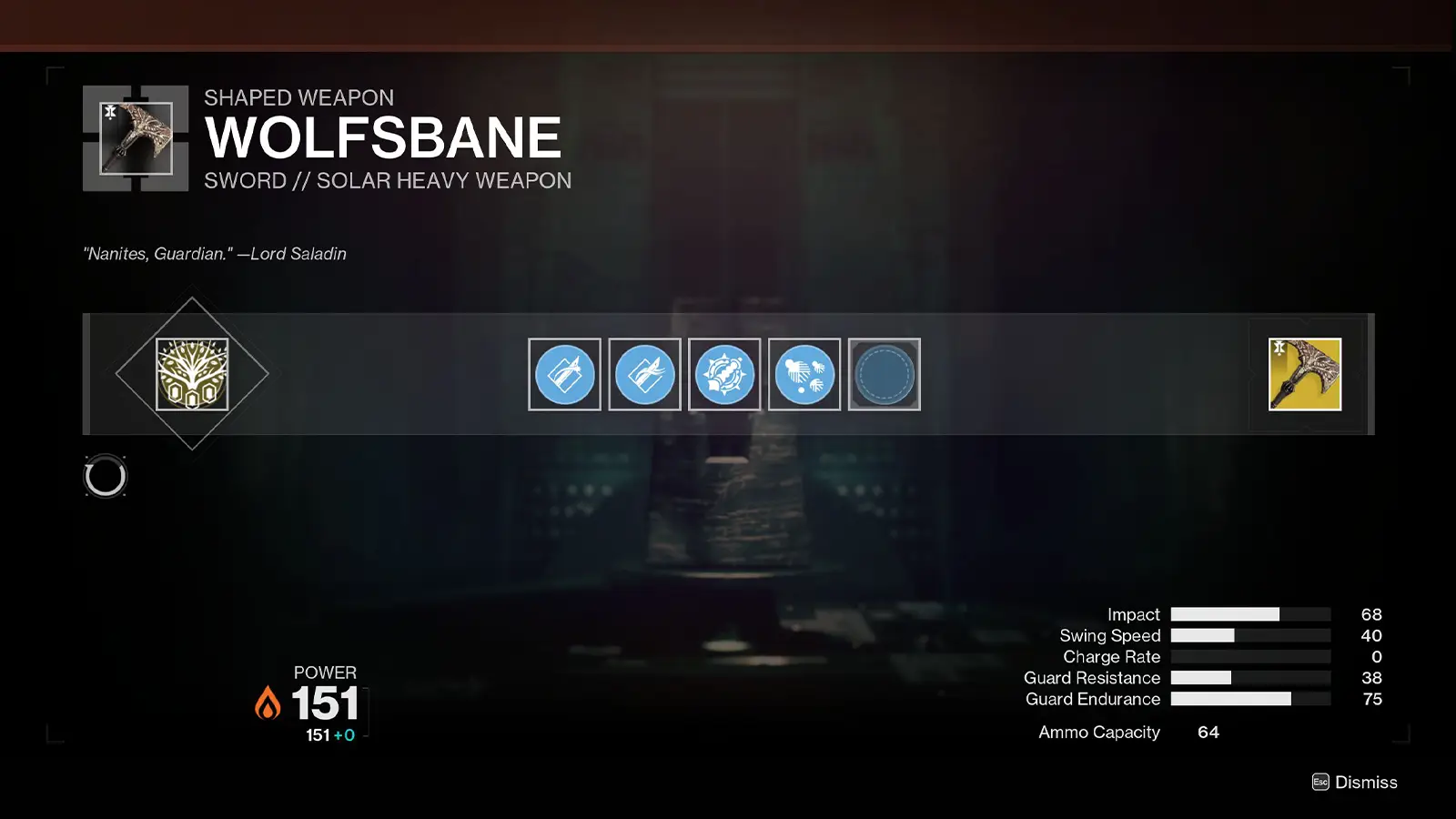Click the empty dashed mod socket

[x=885, y=374]
